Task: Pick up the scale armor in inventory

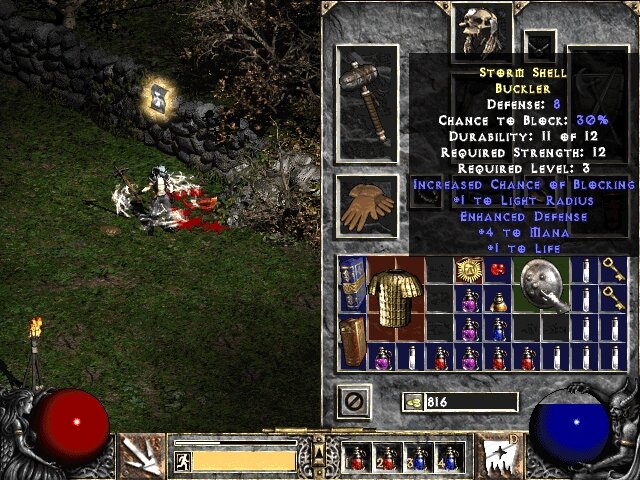Action: (396, 297)
